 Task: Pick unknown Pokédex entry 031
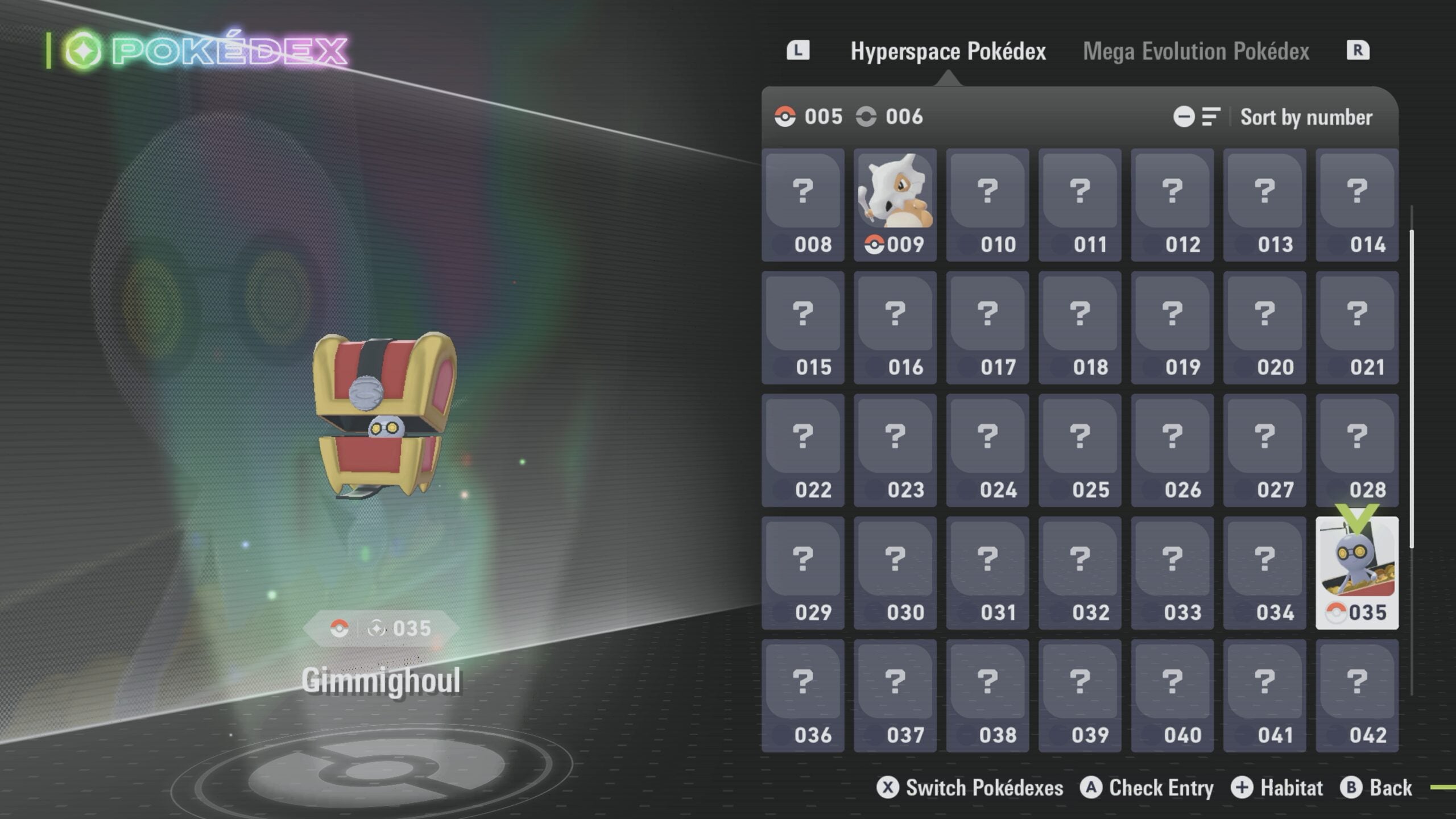[x=987, y=573]
